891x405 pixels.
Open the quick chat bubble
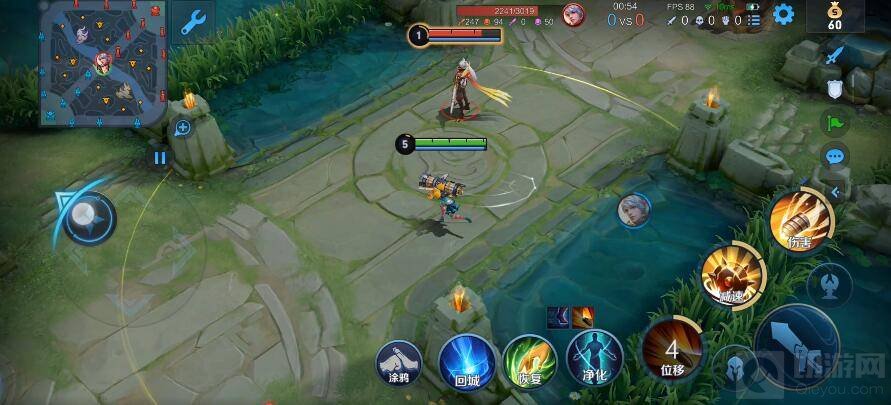pyautogui.click(x=834, y=156)
